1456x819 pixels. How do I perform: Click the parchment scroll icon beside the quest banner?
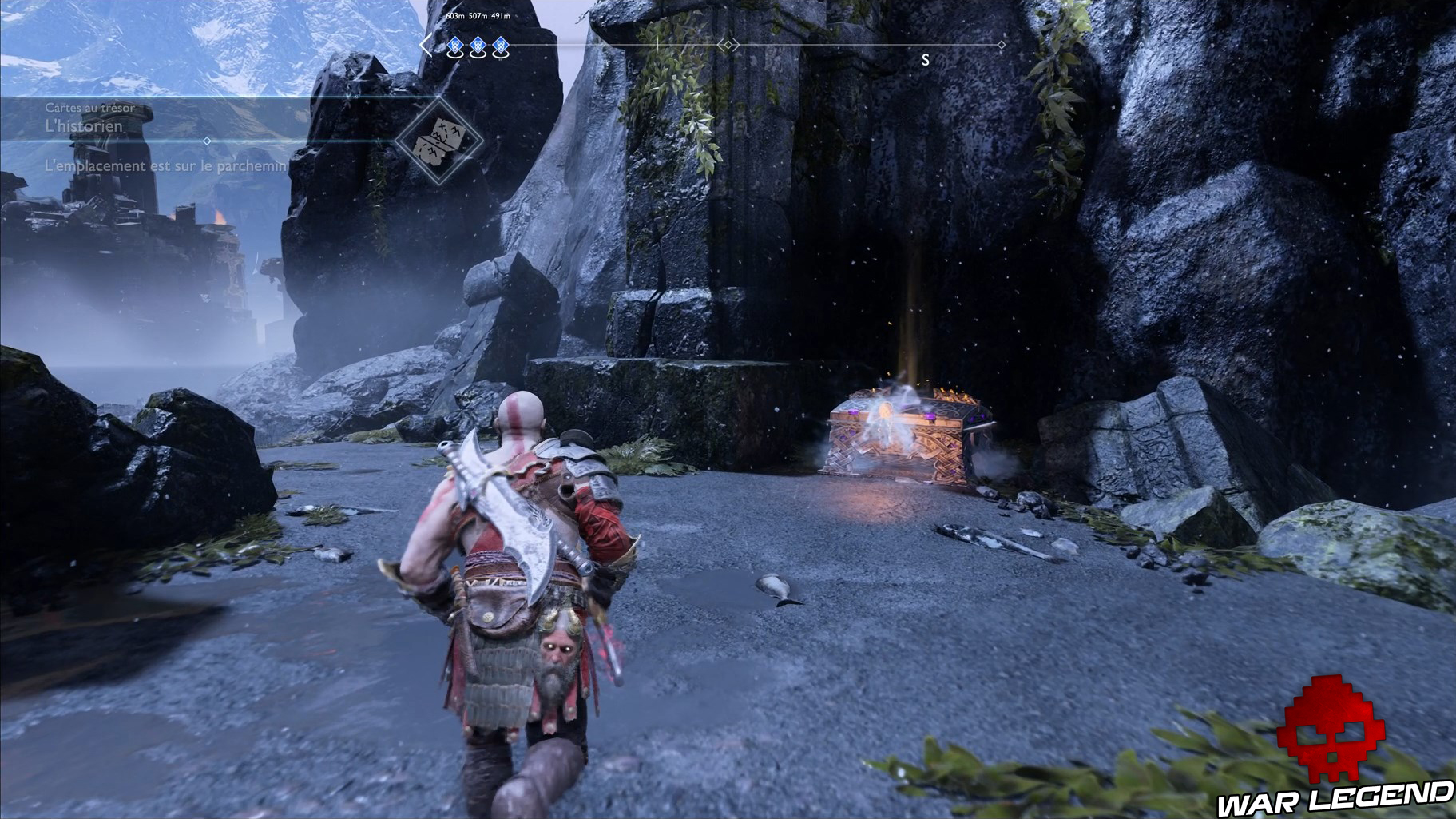438,140
